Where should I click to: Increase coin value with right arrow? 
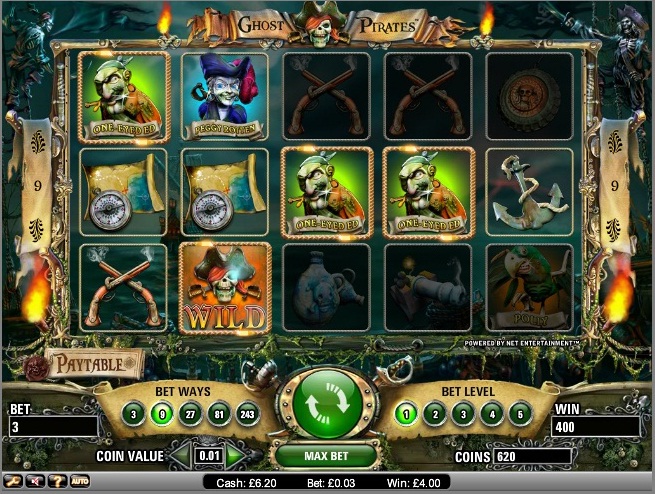click(x=237, y=456)
